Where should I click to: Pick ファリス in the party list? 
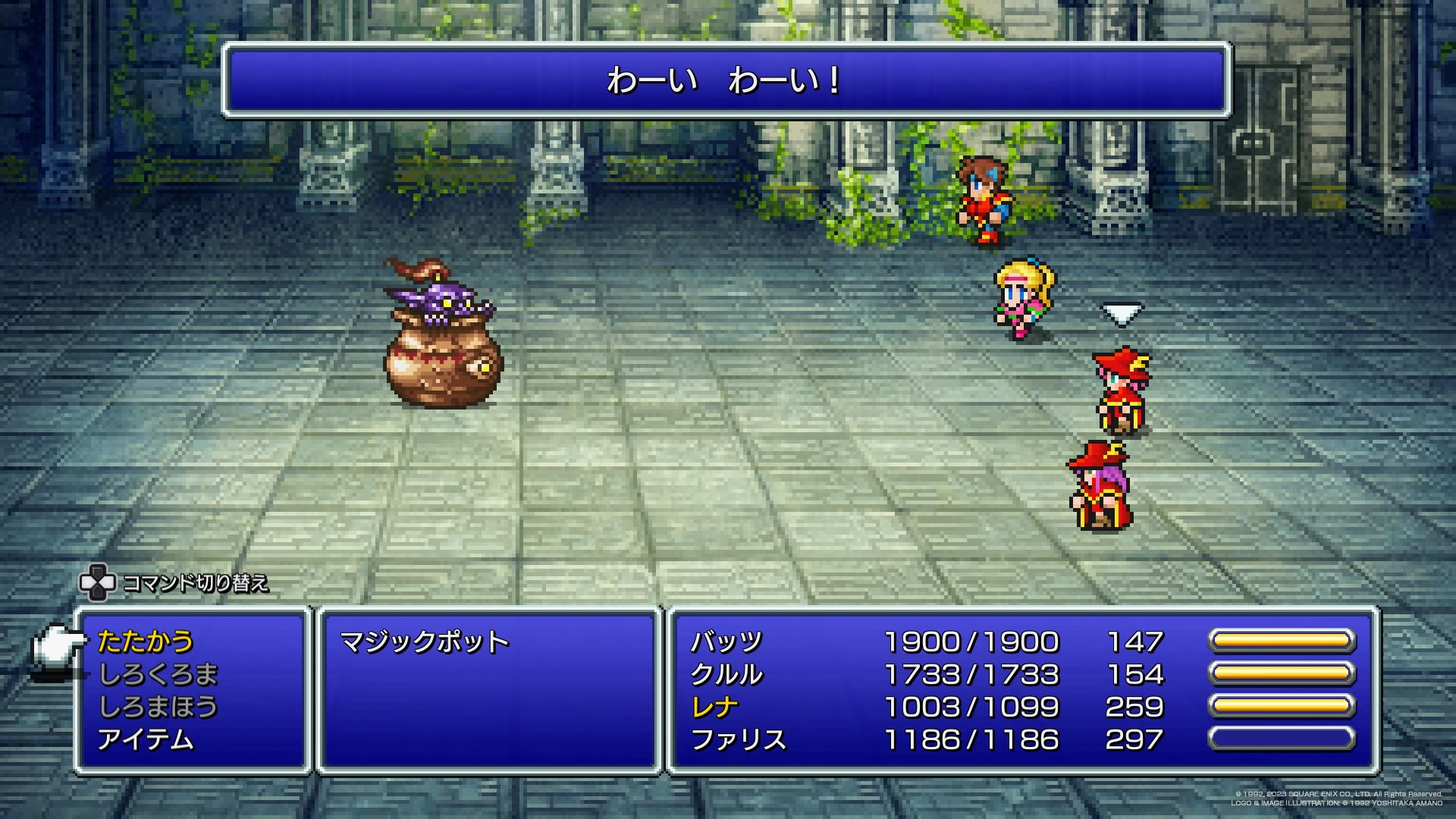tap(738, 740)
